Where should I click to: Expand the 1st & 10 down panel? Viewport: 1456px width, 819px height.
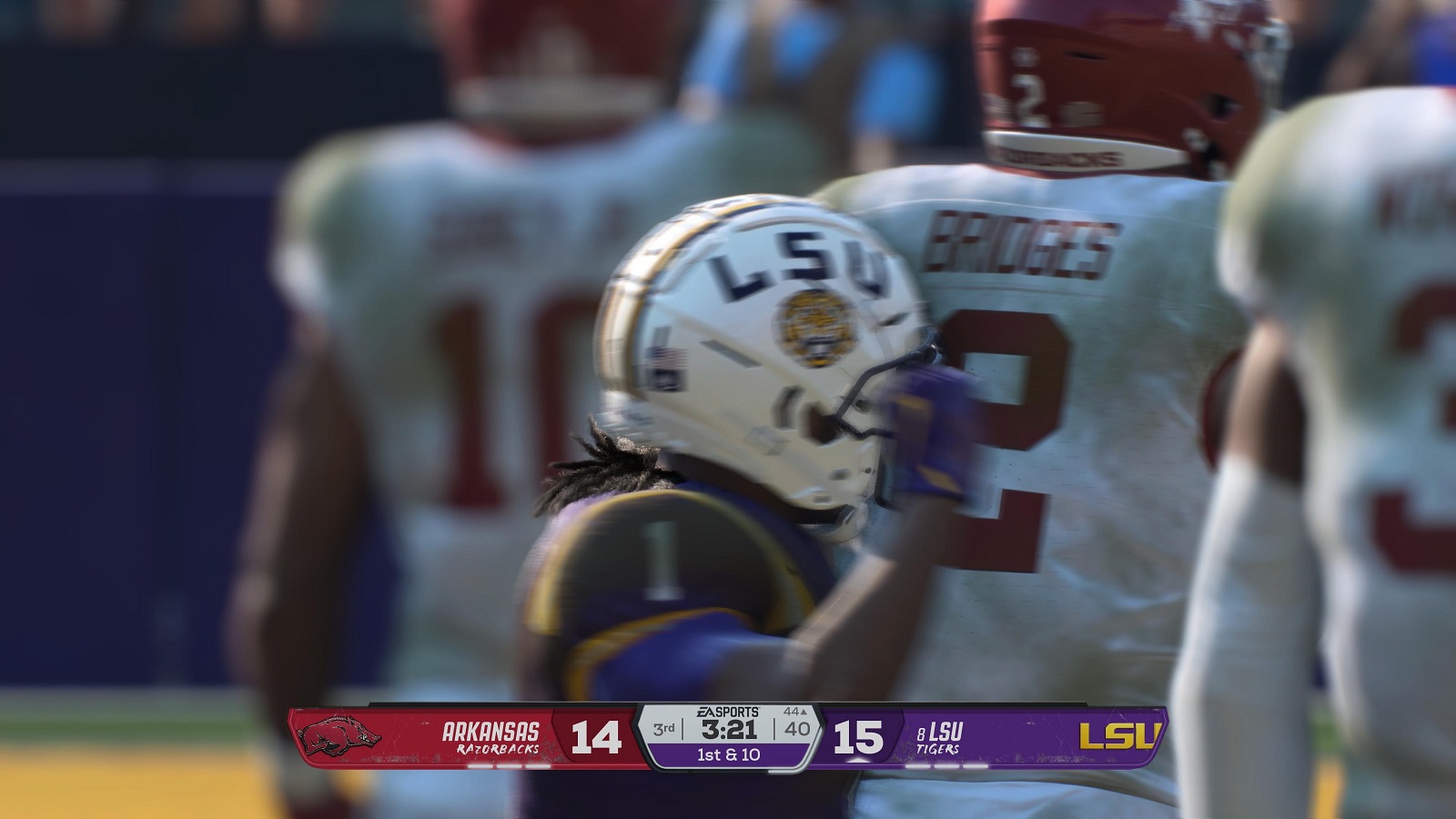pyautogui.click(x=728, y=756)
